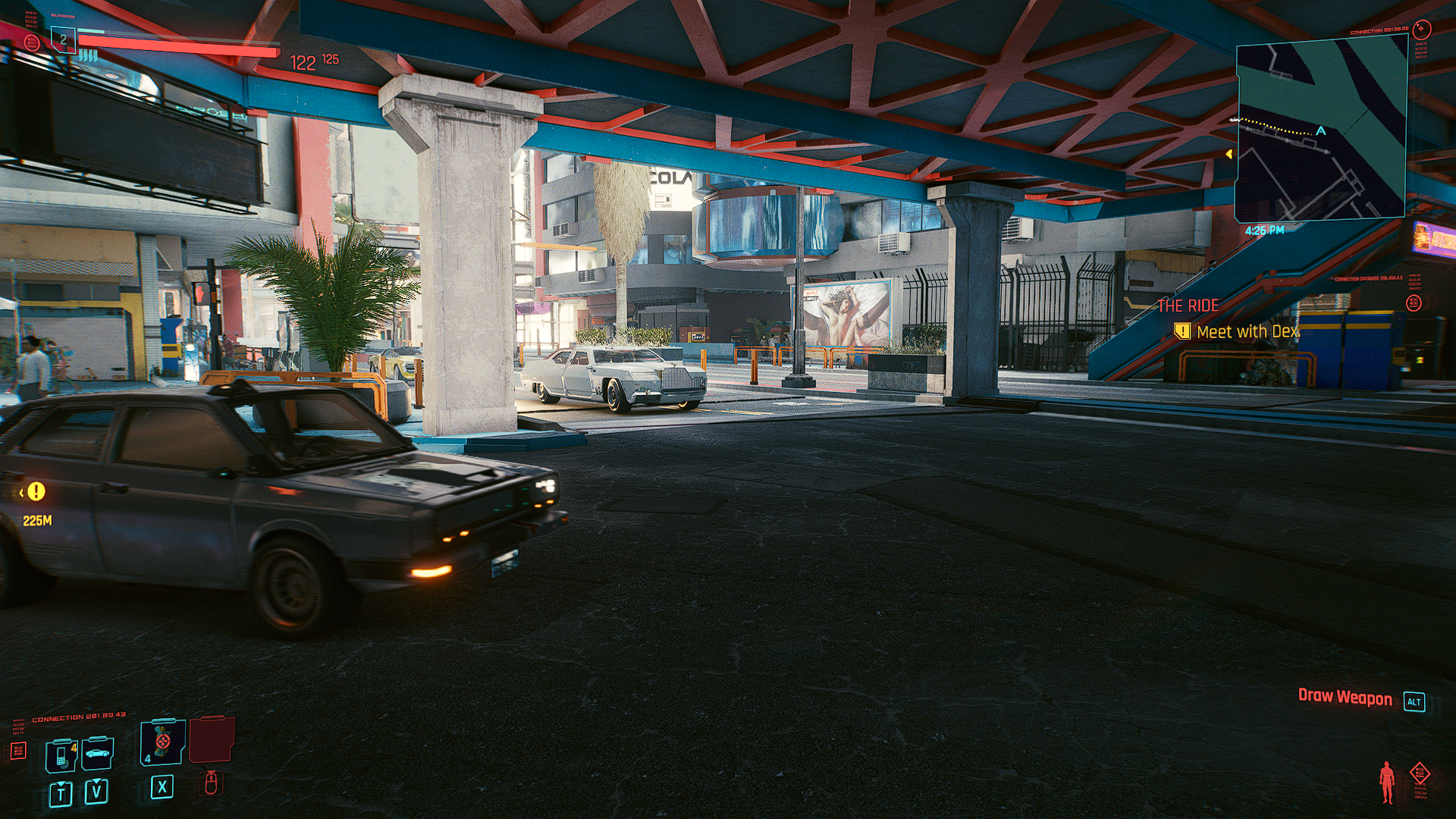Click the red standing figure stance indicator
The image size is (1456, 819).
(x=1387, y=781)
